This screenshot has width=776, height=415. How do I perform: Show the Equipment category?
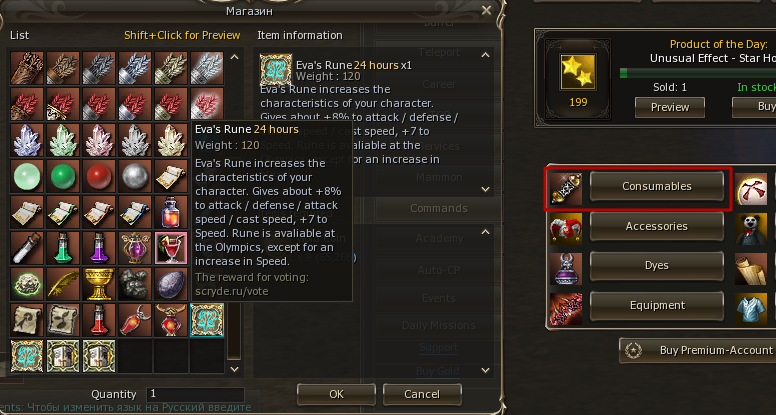click(655, 305)
